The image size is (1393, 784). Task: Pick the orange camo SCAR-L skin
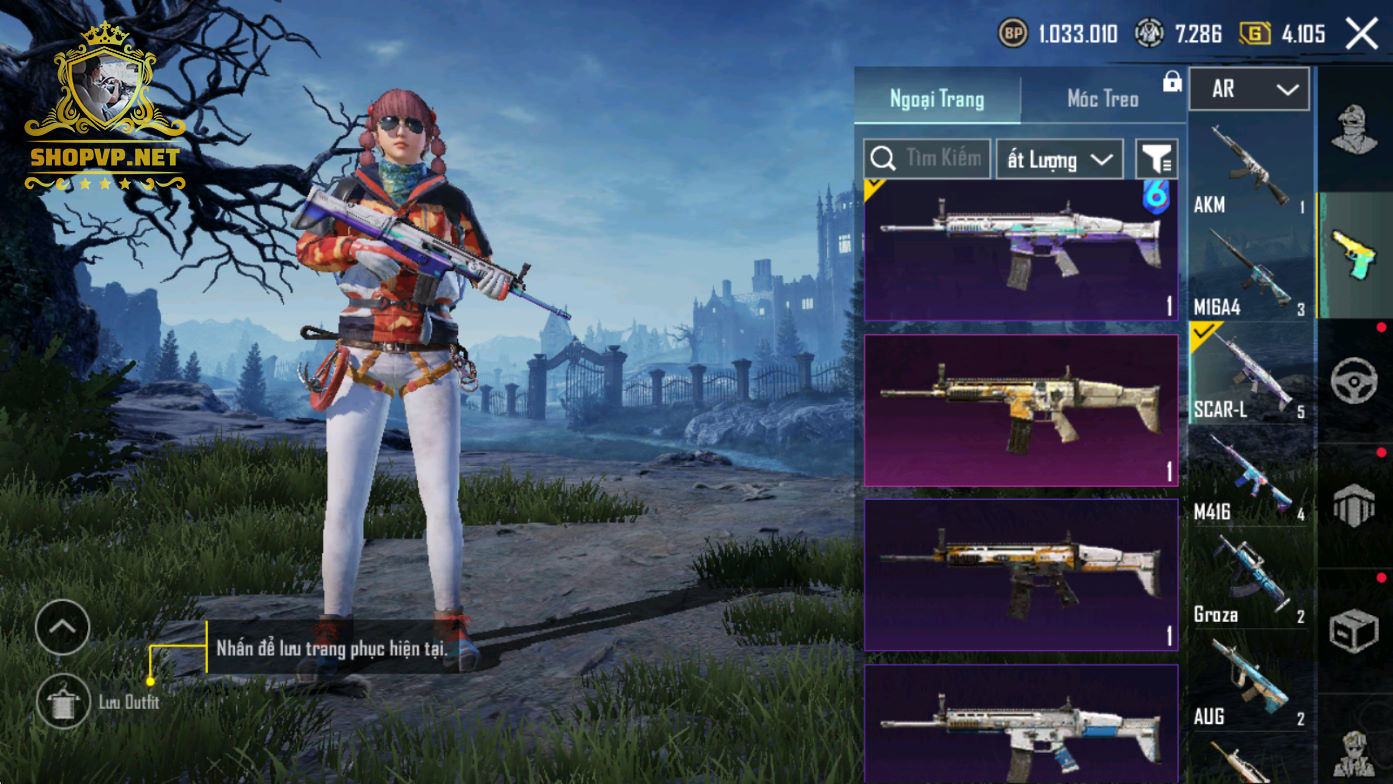point(1021,574)
